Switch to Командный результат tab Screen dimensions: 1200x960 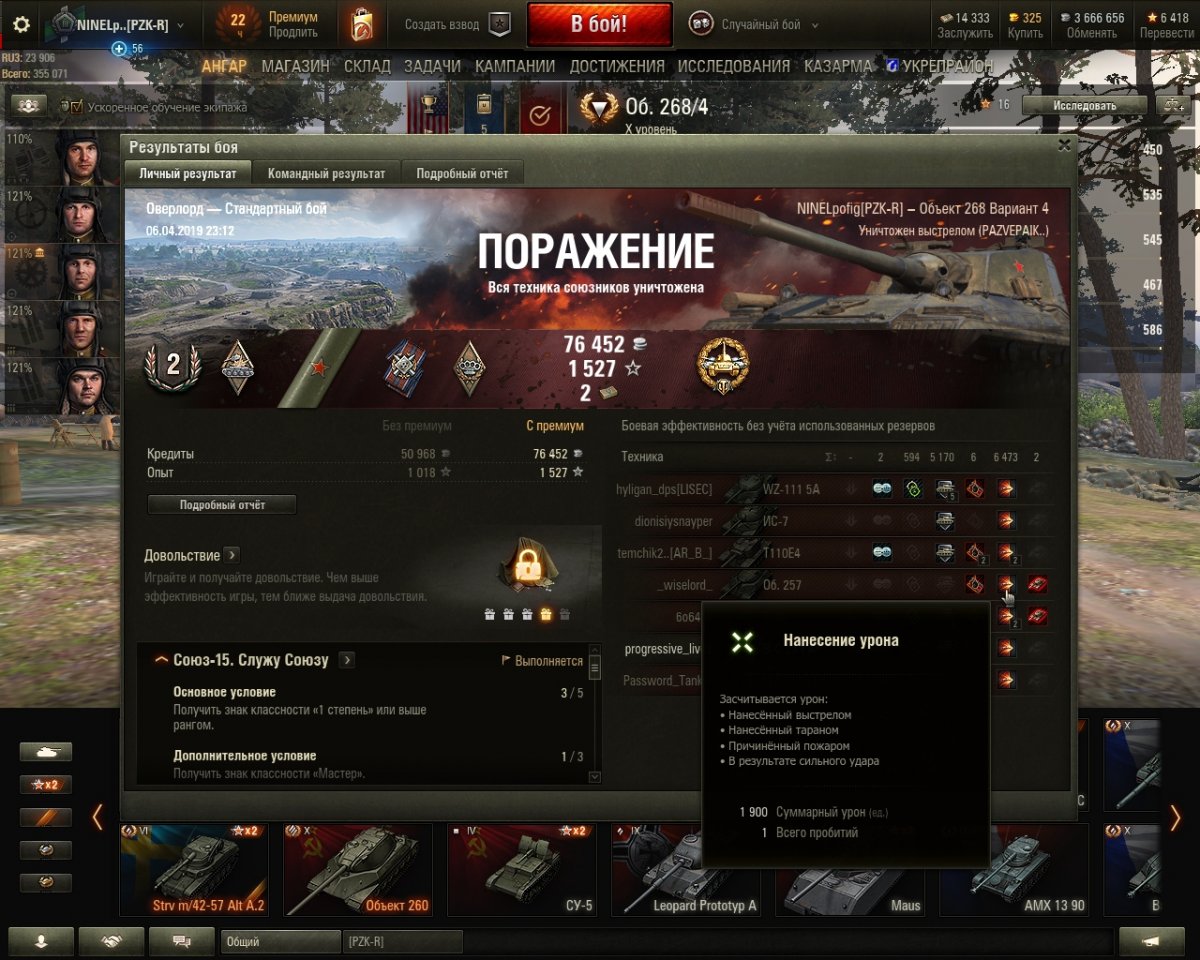pyautogui.click(x=326, y=173)
